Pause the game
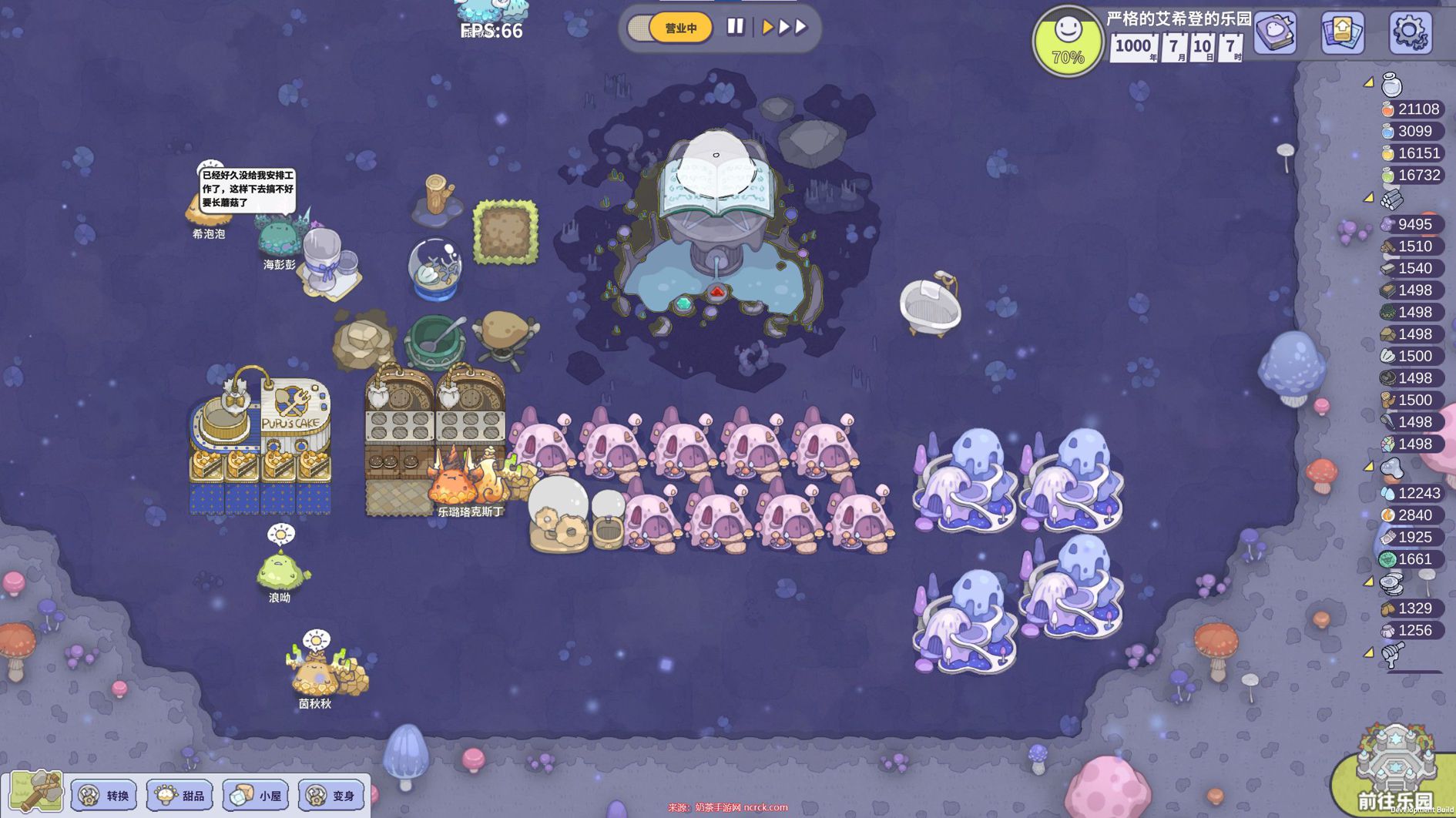Screen dimensions: 1456x818 736,27
